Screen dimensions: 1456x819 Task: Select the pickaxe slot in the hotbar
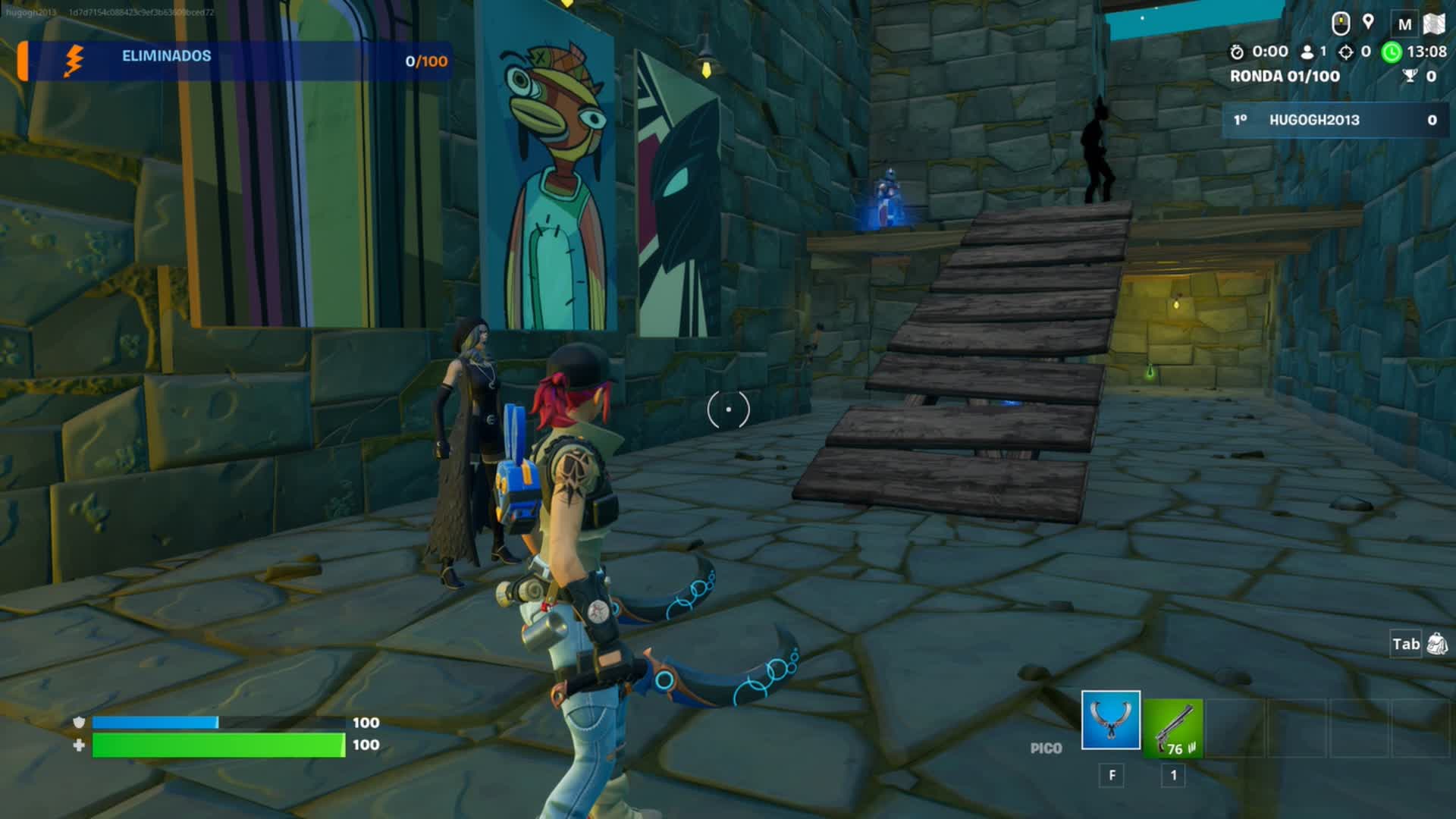click(x=1110, y=720)
